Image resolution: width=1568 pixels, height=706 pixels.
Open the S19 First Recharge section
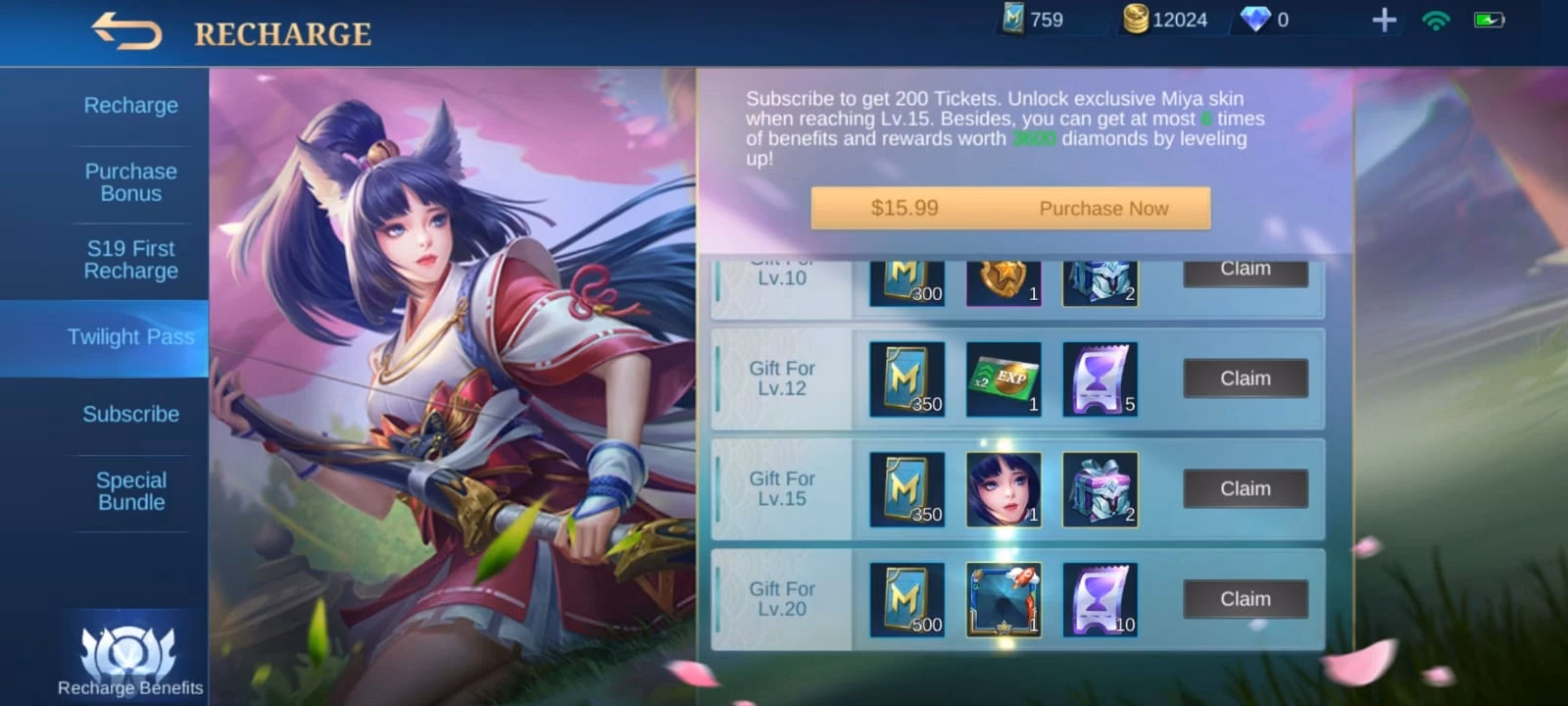pyautogui.click(x=130, y=259)
